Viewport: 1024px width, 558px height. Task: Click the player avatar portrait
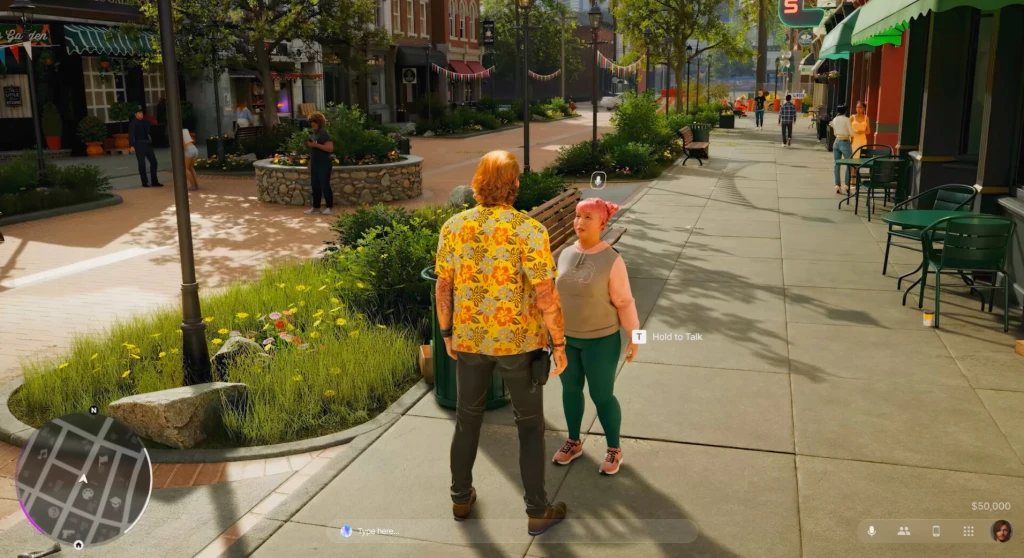point(1001,531)
